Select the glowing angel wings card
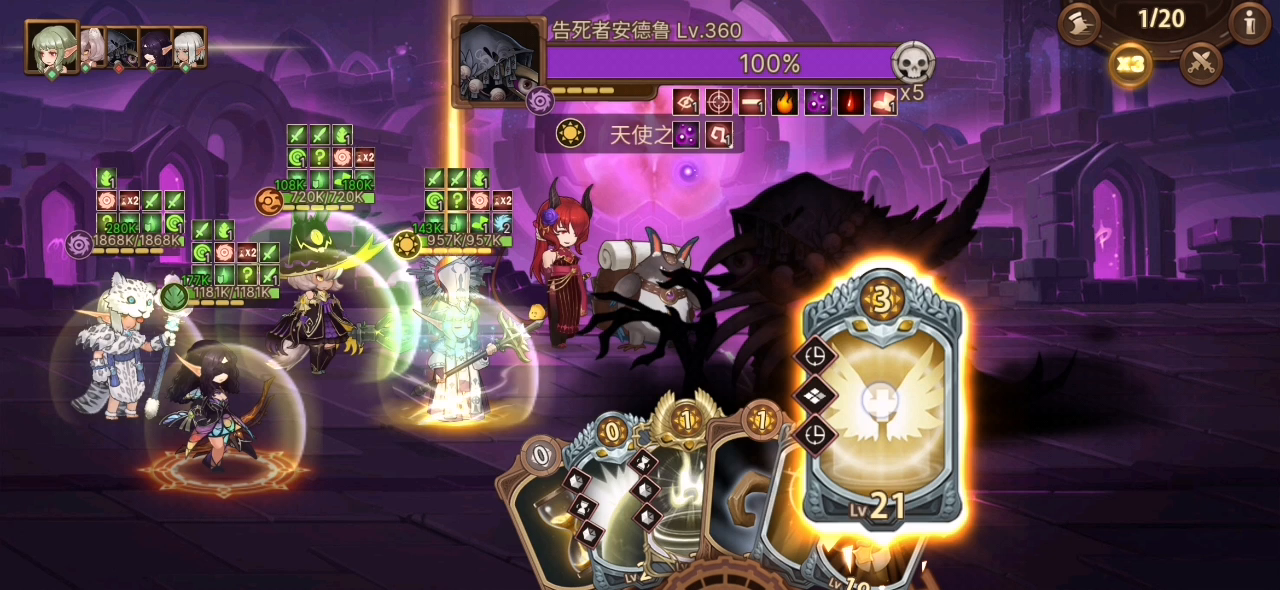The height and width of the screenshot is (590, 1280). point(883,400)
